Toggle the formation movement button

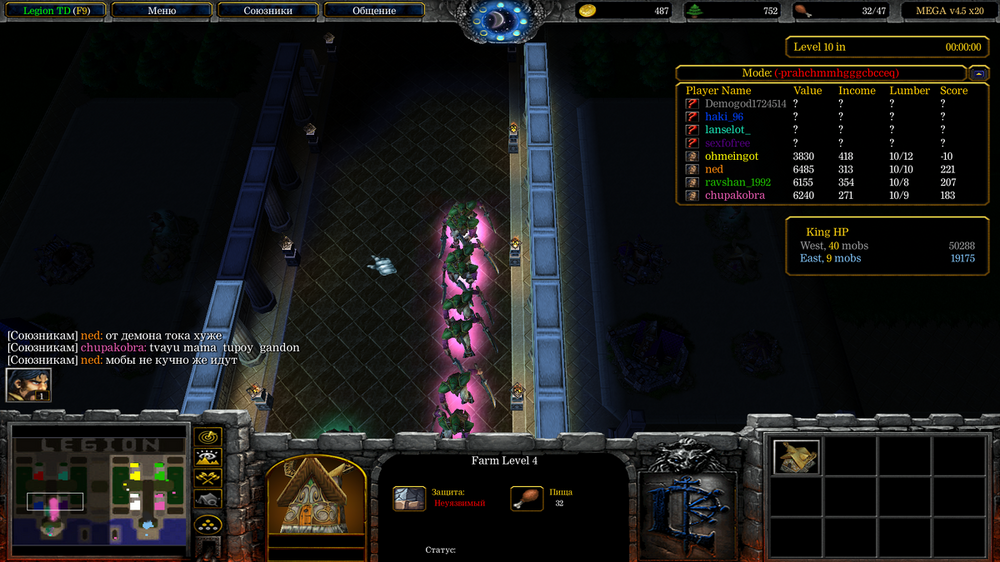[208, 523]
